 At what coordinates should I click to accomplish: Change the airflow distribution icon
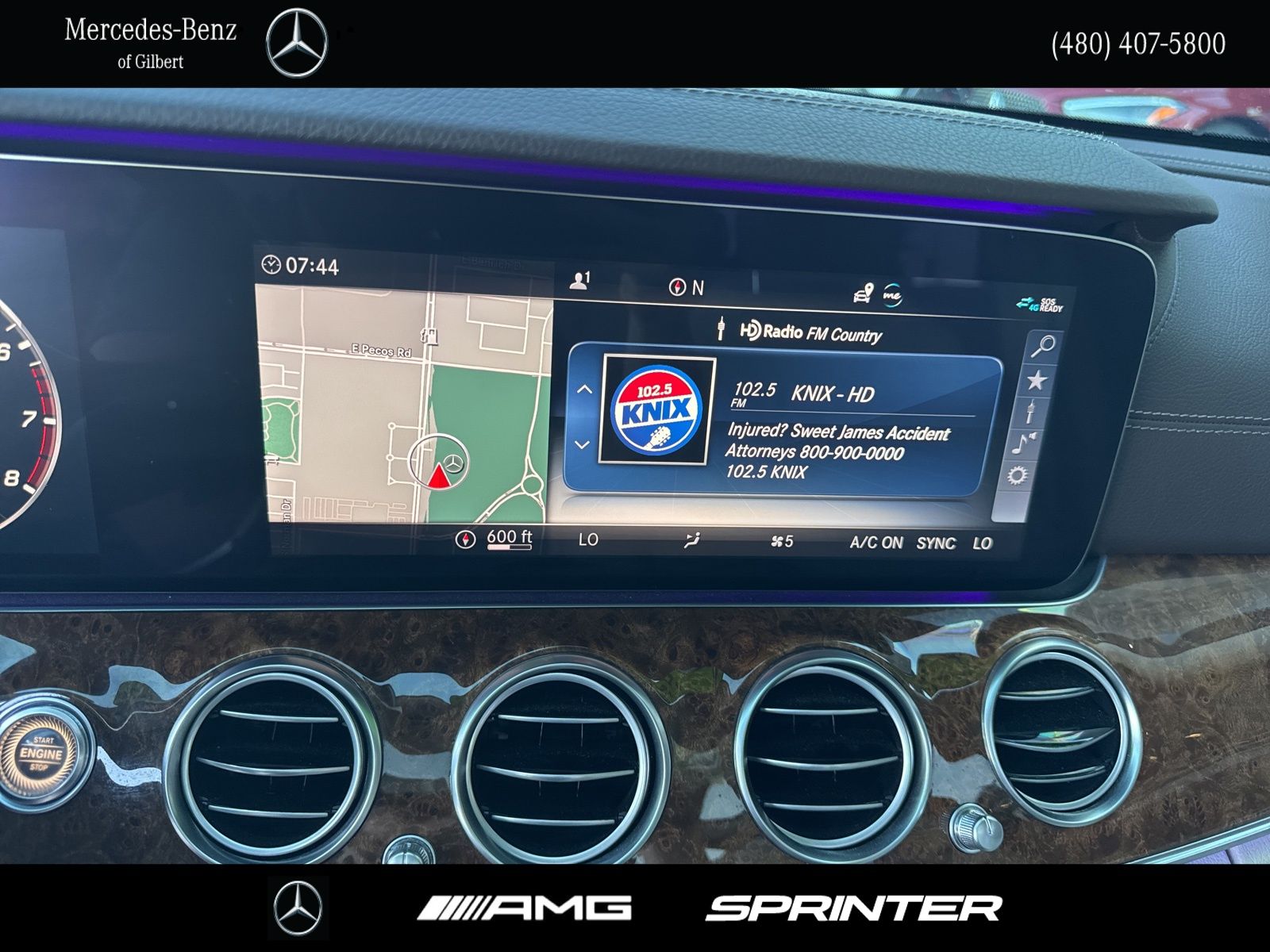692,541
